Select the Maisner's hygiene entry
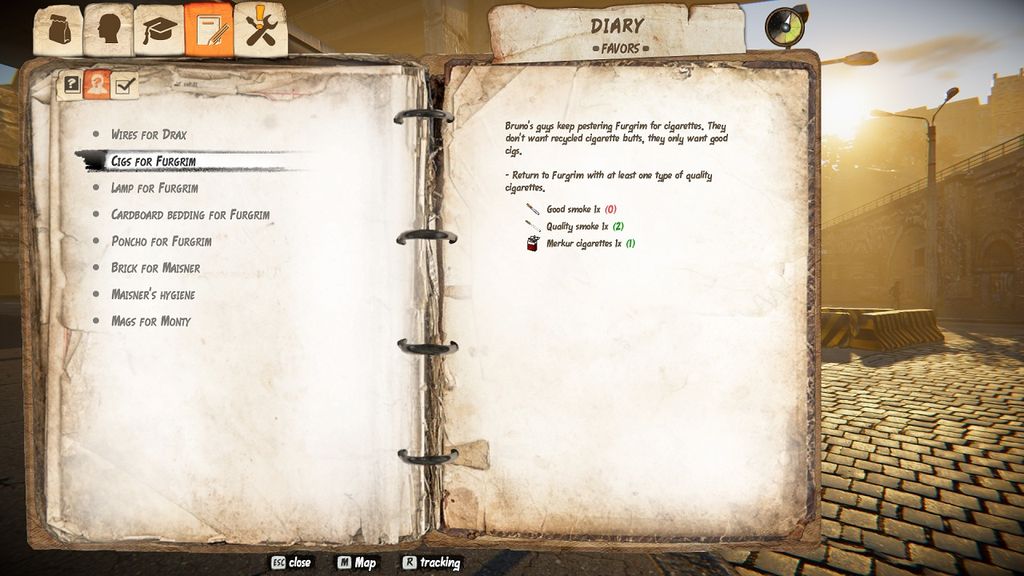The height and width of the screenshot is (576, 1024). 152,295
